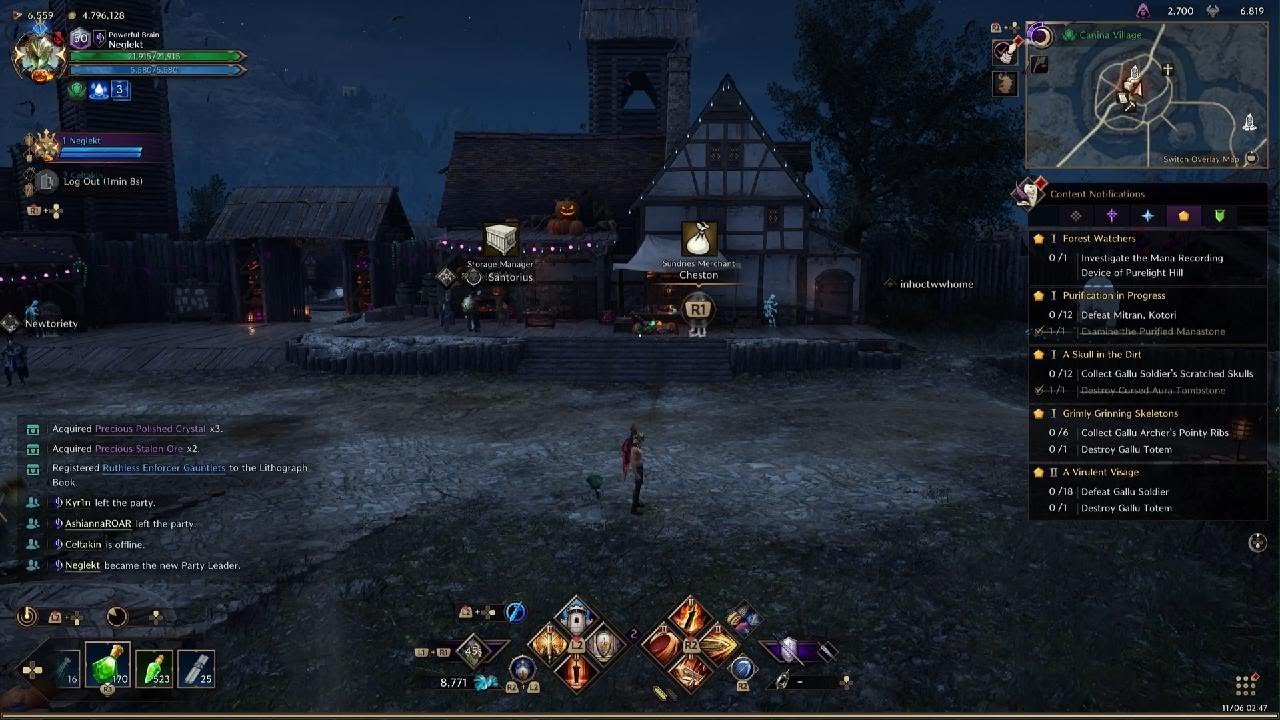1280x720 pixels.
Task: View the Grimly Grinning Skeletons quest
Action: (x=1120, y=414)
